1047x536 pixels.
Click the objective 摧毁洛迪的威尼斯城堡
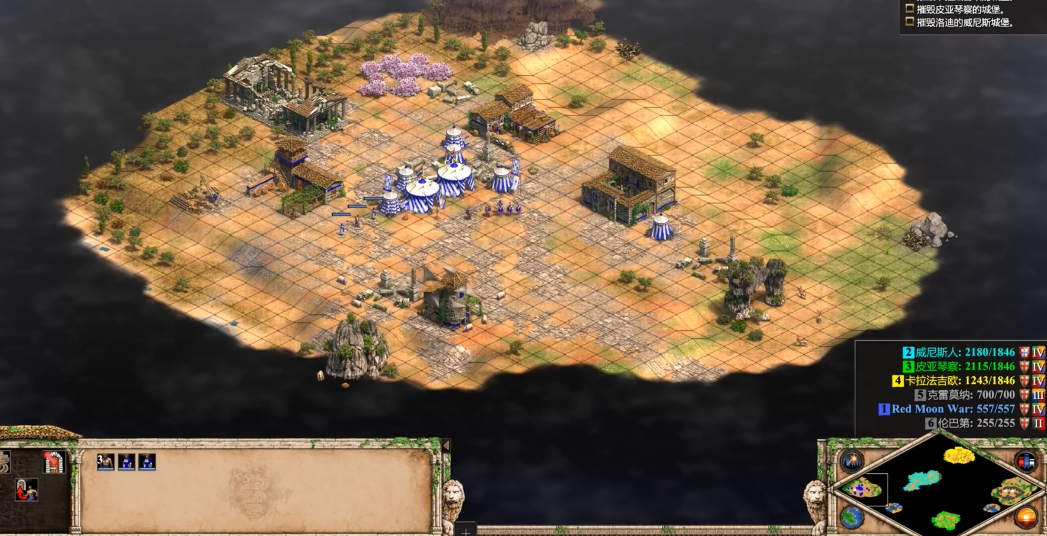point(966,22)
